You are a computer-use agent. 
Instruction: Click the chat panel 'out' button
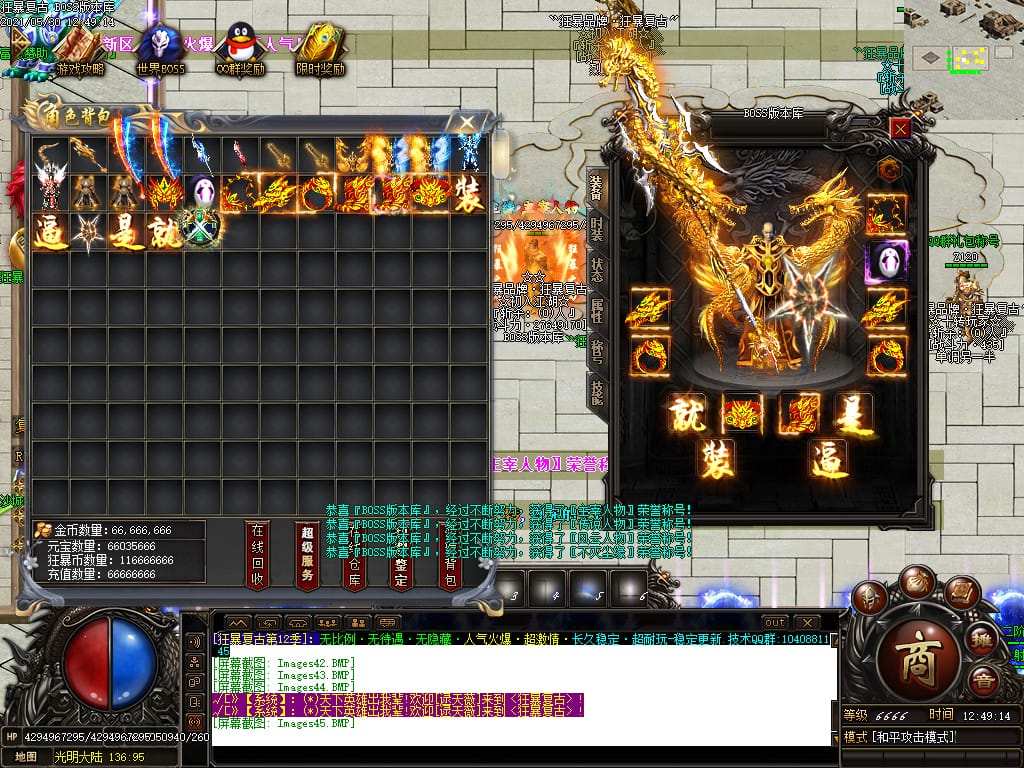775,622
